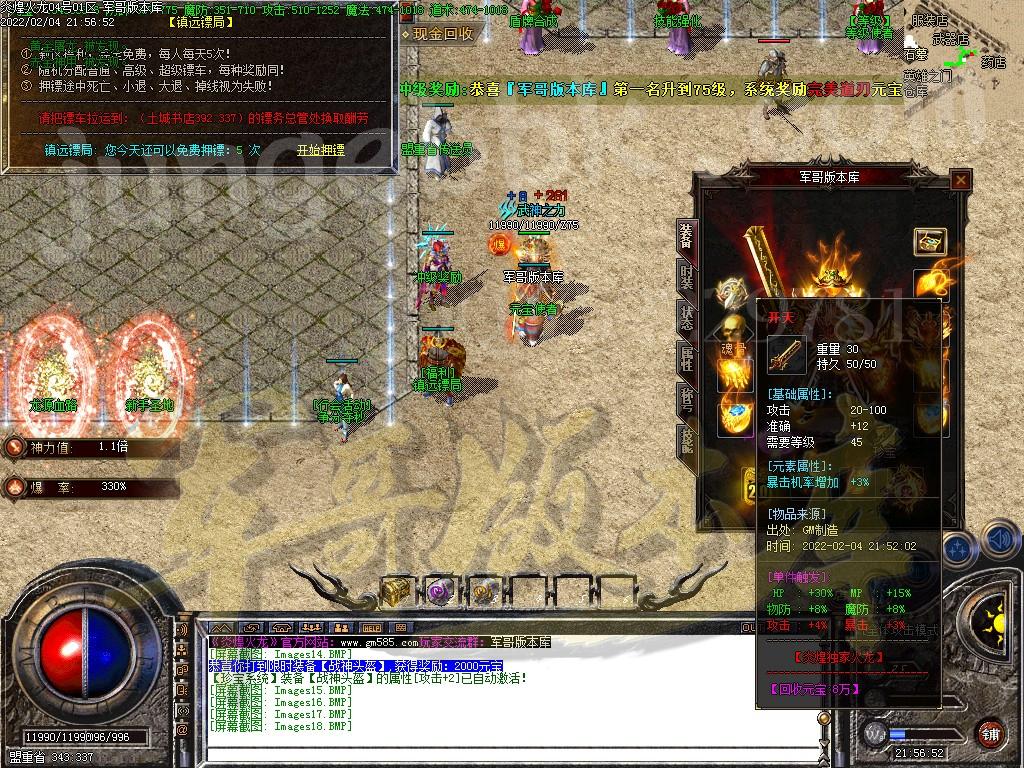Open the 状态 status tab
Viewport: 1024px width, 768px height.
coord(686,318)
